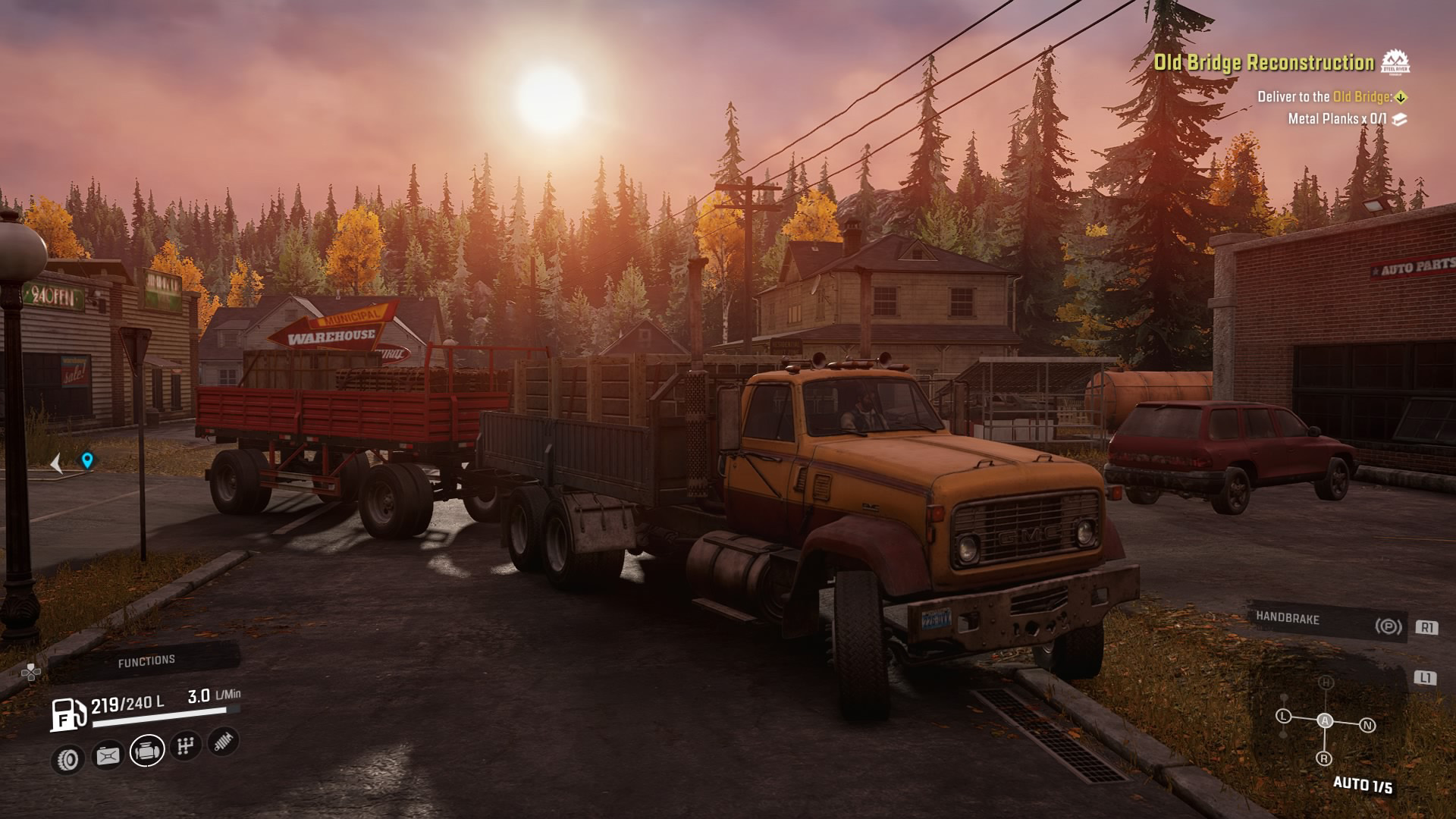Open the Old Bridge Reconstruction objective
Image resolution: width=1456 pixels, height=819 pixels.
tap(1263, 62)
